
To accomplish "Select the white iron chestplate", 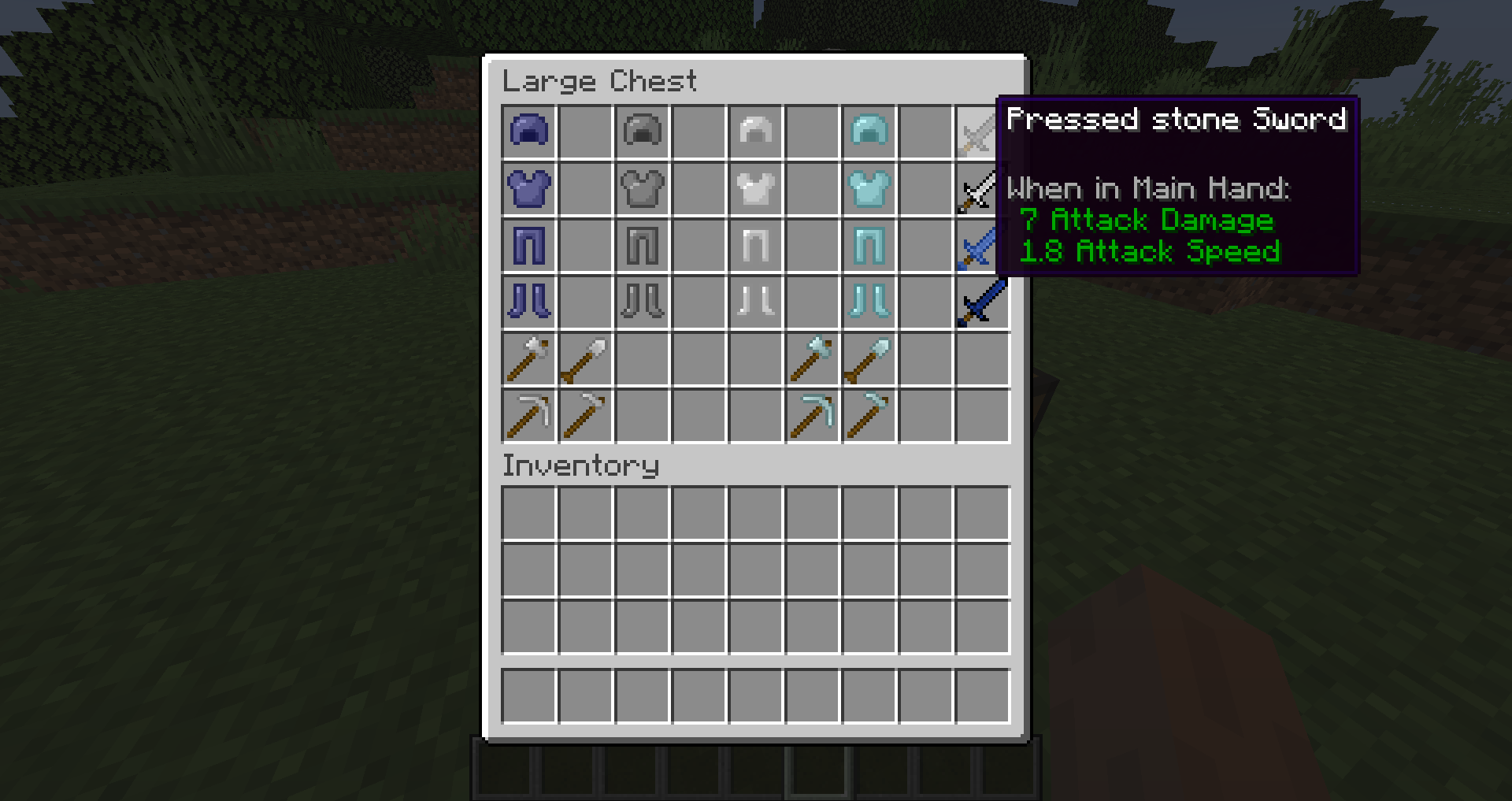I will pos(755,188).
